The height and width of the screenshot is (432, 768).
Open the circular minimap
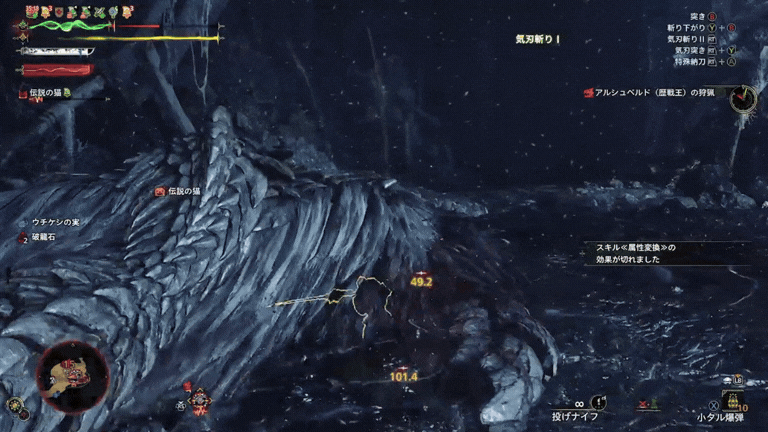coord(71,376)
